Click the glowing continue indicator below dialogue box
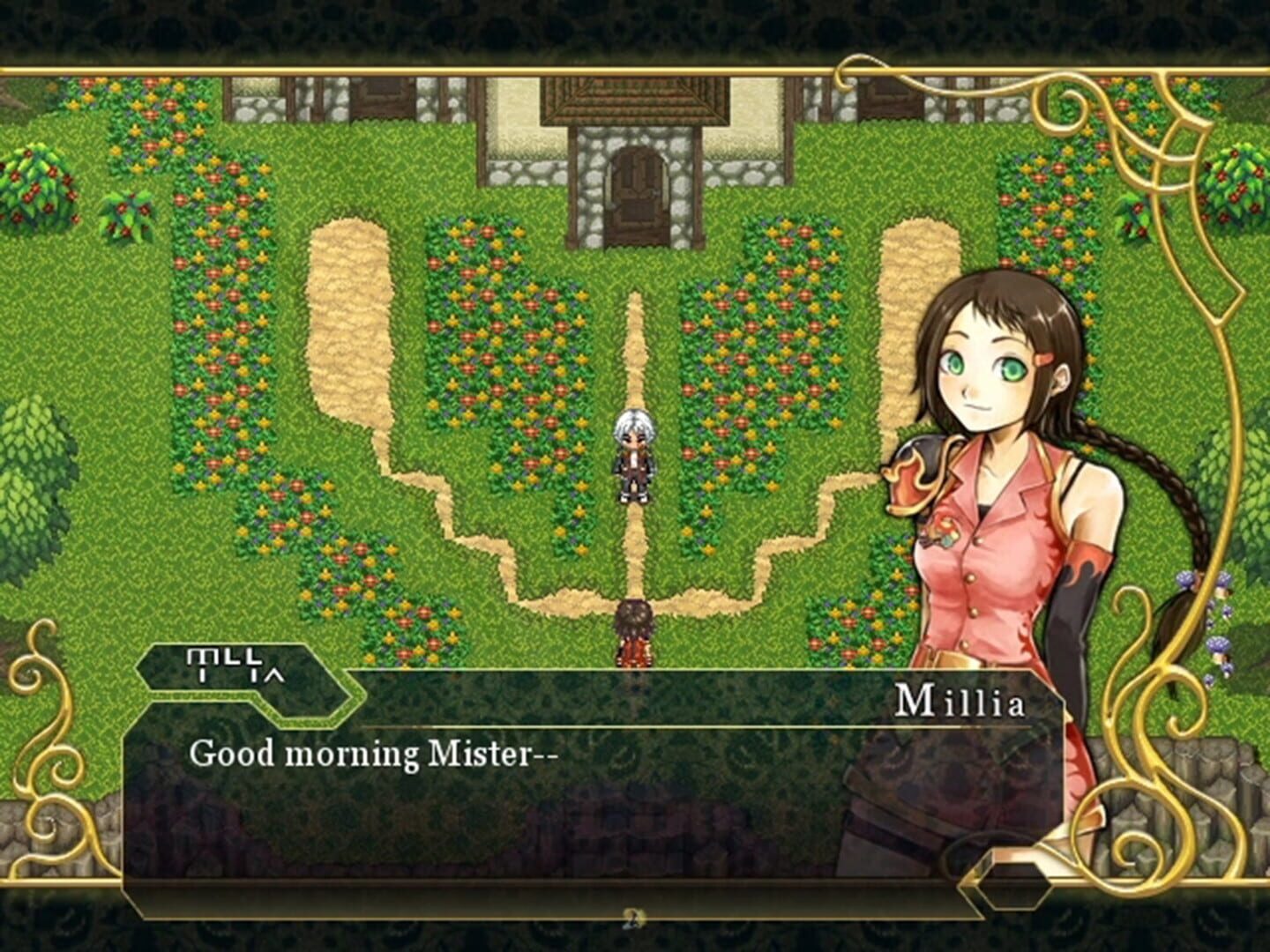Screen dimensions: 1270x952 coord(633,918)
